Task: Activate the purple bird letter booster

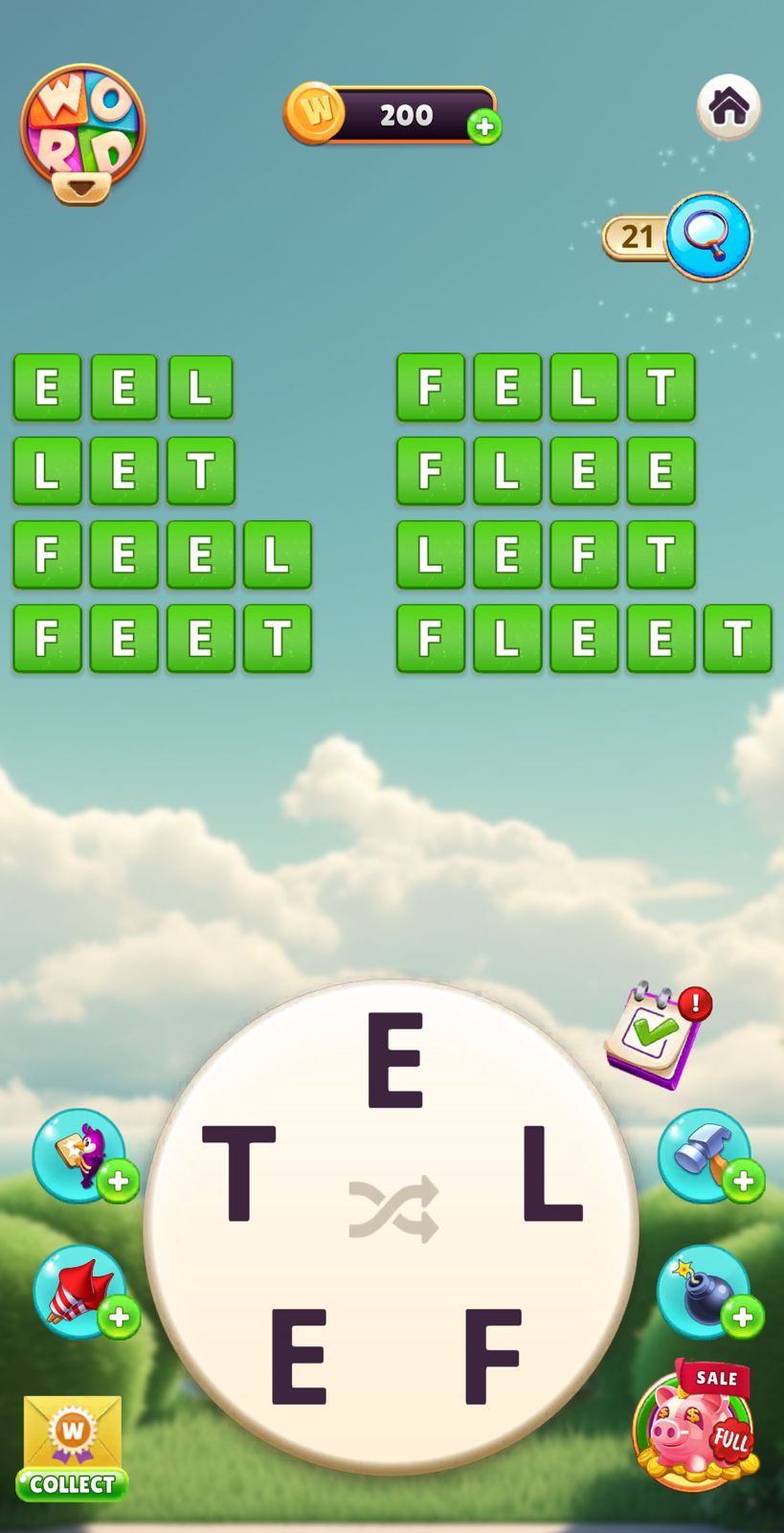Action: tap(80, 1155)
